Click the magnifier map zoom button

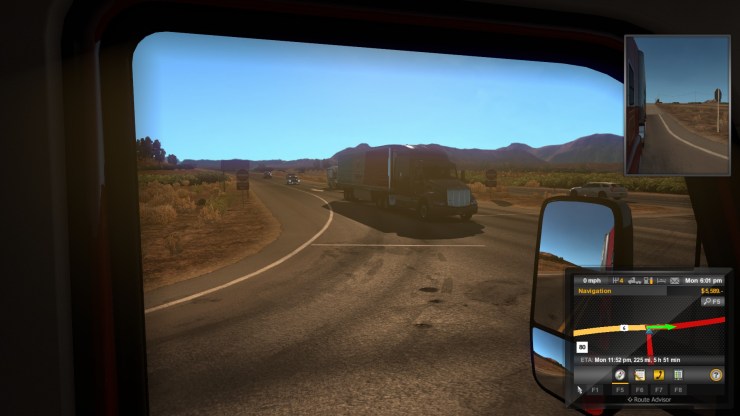click(x=712, y=300)
